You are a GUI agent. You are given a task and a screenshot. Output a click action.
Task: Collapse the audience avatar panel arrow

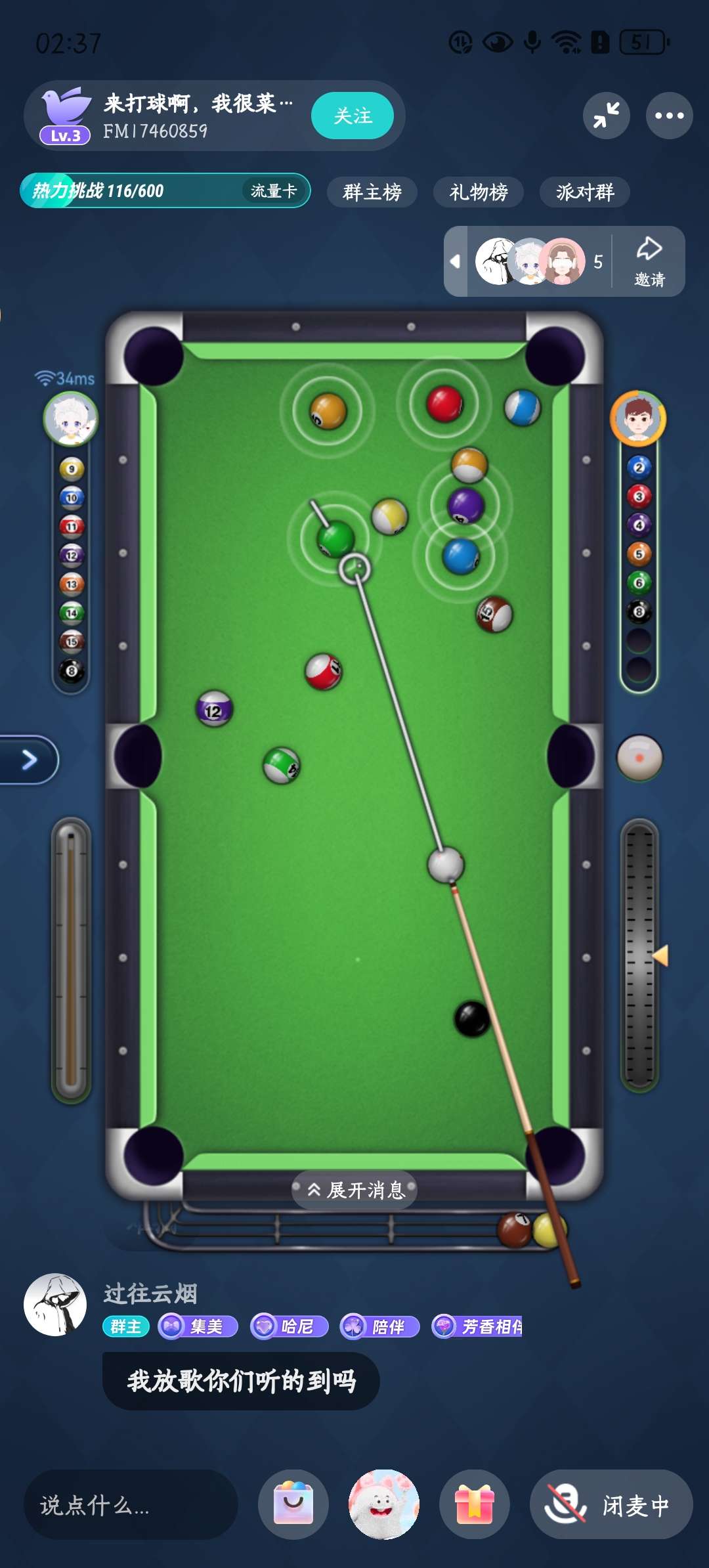[x=455, y=261]
